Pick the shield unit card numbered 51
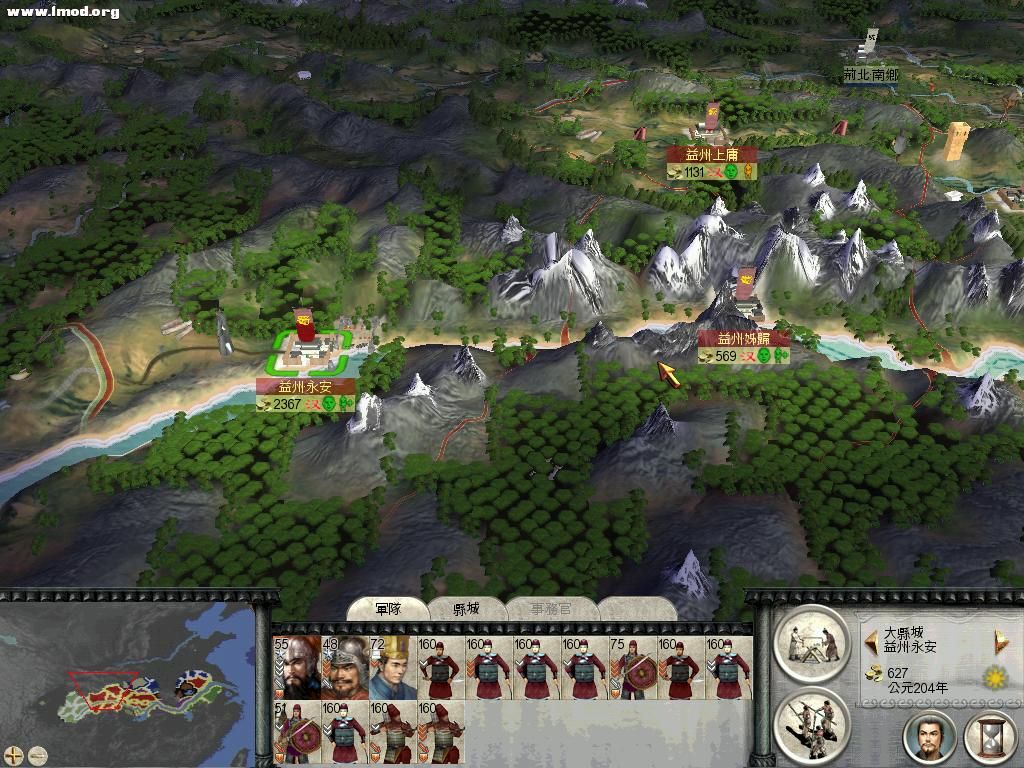This screenshot has width=1024, height=768. click(x=296, y=731)
